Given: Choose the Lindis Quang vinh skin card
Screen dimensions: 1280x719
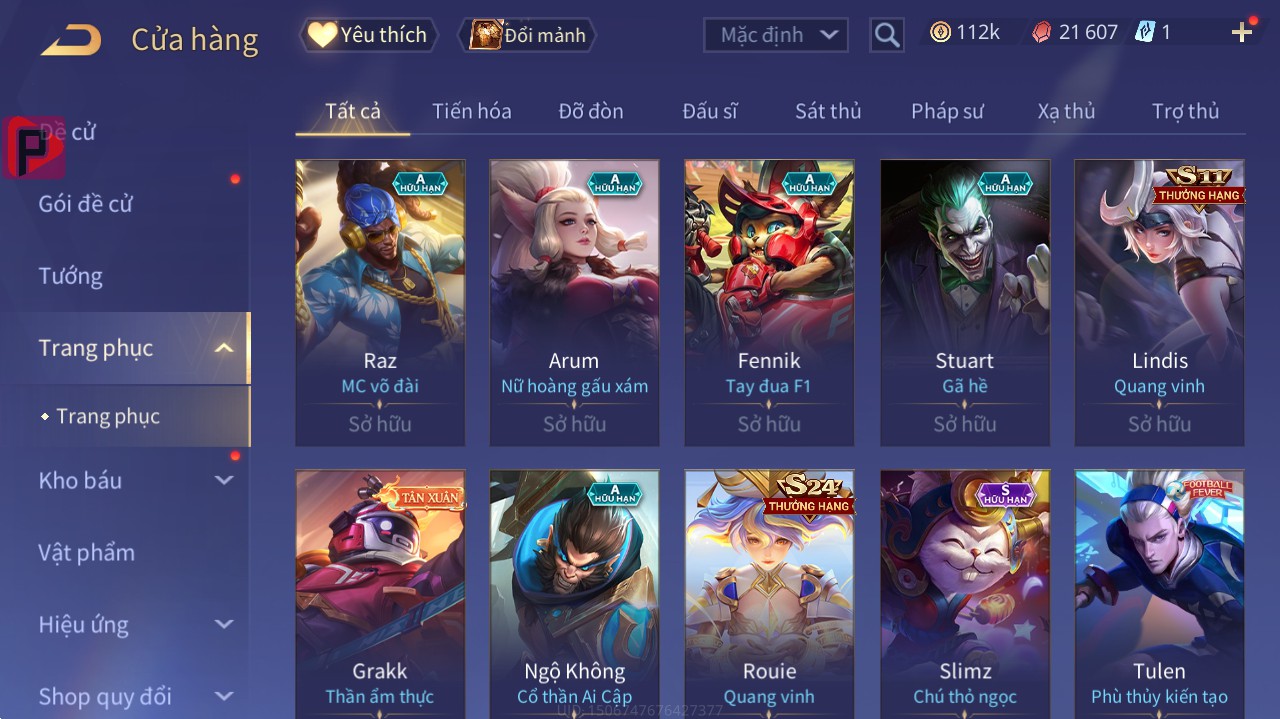Looking at the screenshot, I should [x=1160, y=302].
